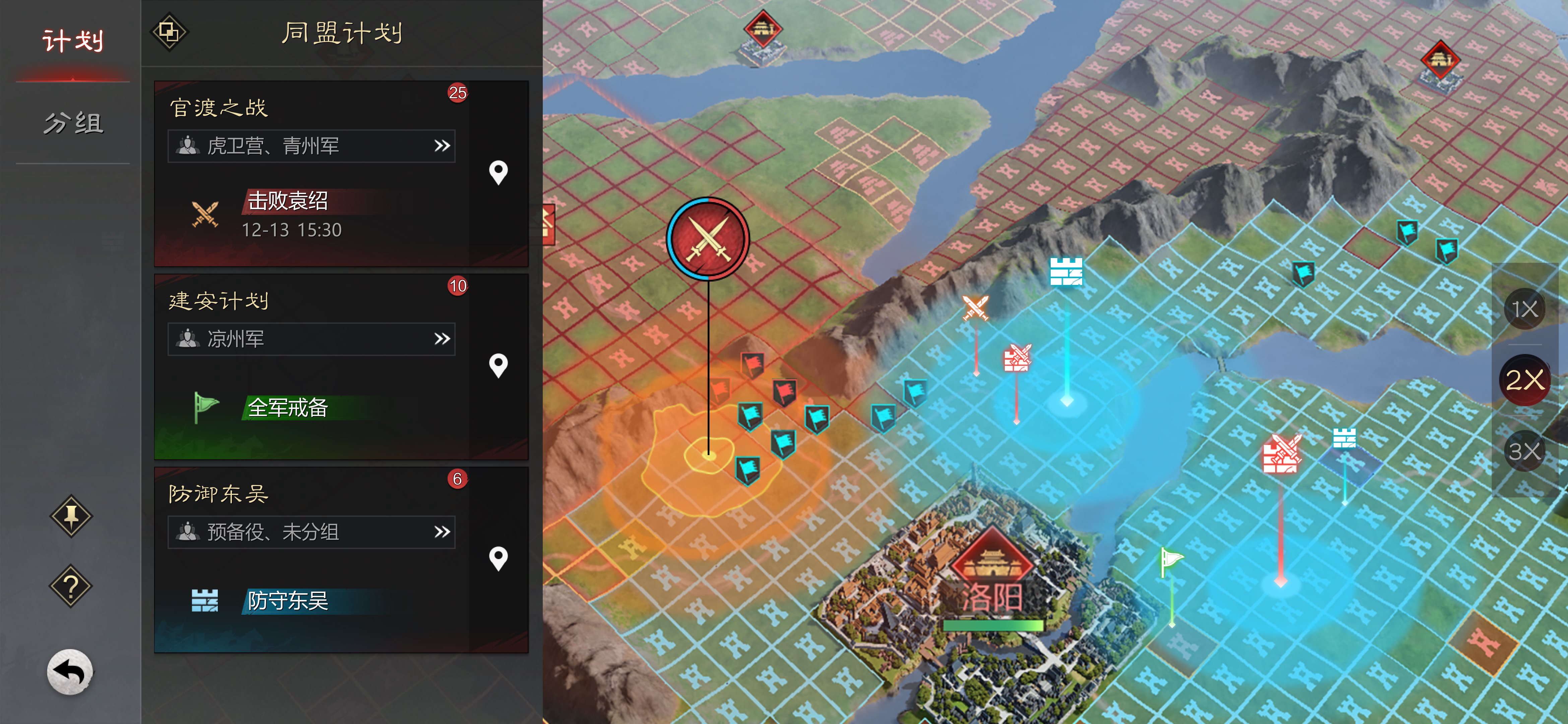Switch to the 分组 tab
This screenshot has width=1568, height=724.
pyautogui.click(x=72, y=123)
